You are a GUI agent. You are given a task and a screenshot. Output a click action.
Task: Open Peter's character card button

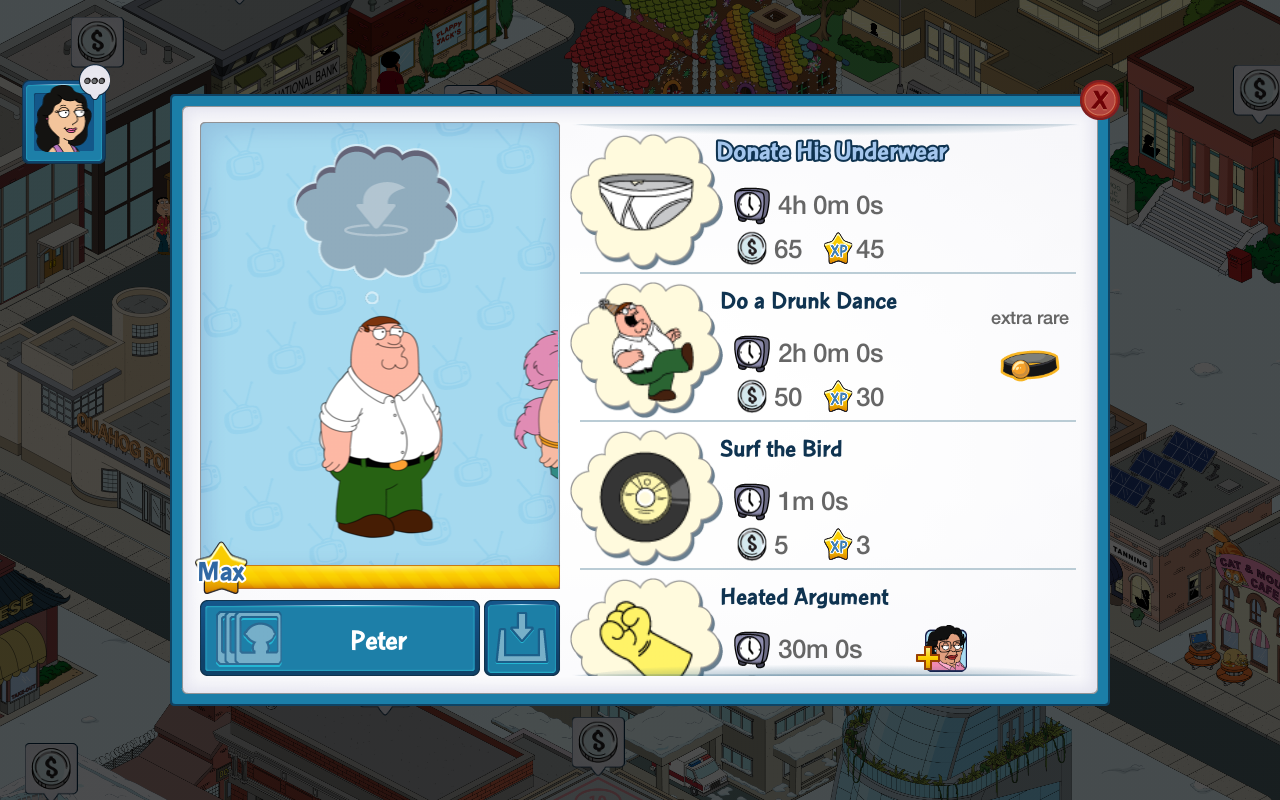340,638
